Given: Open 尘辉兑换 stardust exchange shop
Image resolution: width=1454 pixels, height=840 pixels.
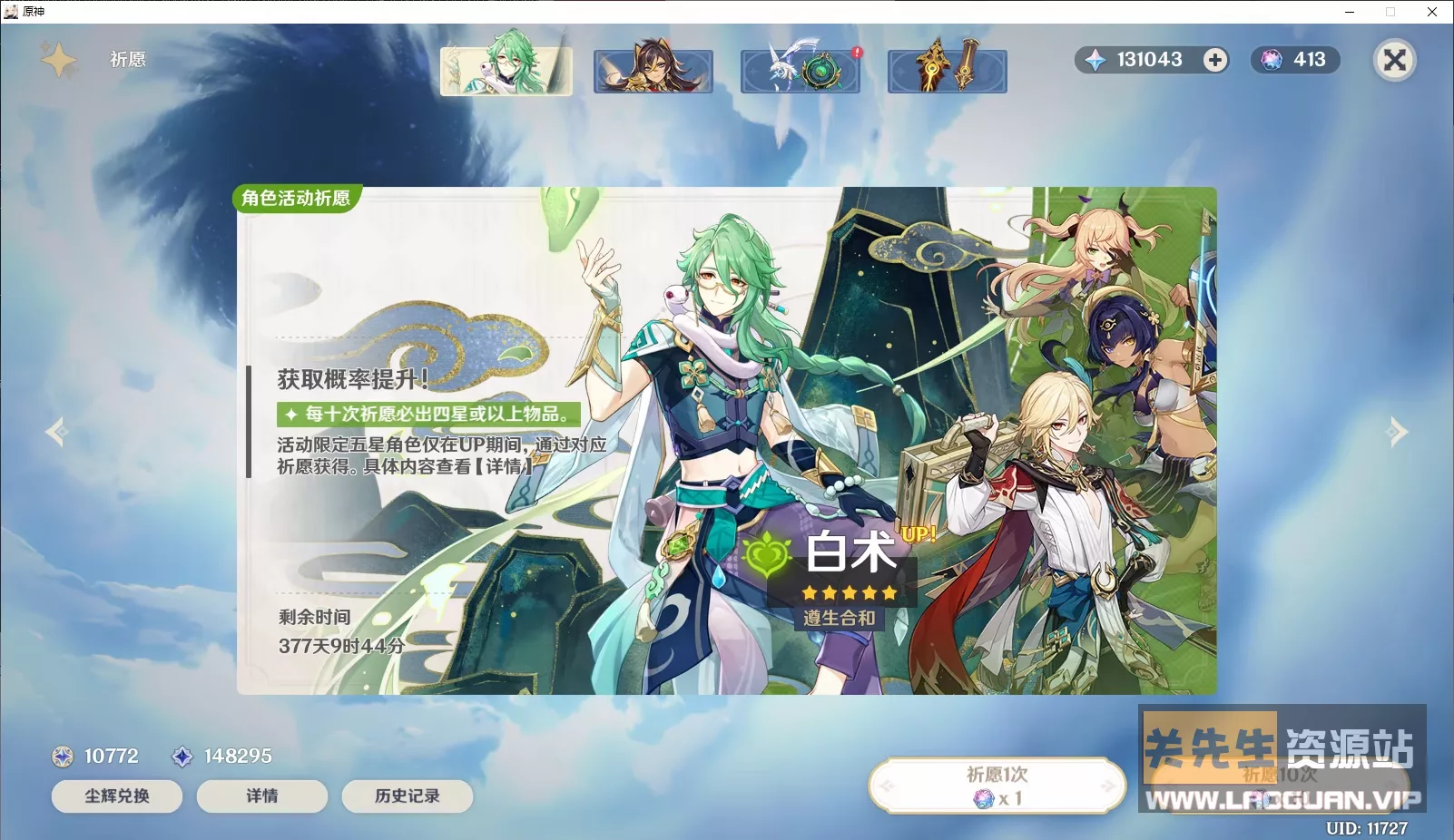Looking at the screenshot, I should pos(116,796).
